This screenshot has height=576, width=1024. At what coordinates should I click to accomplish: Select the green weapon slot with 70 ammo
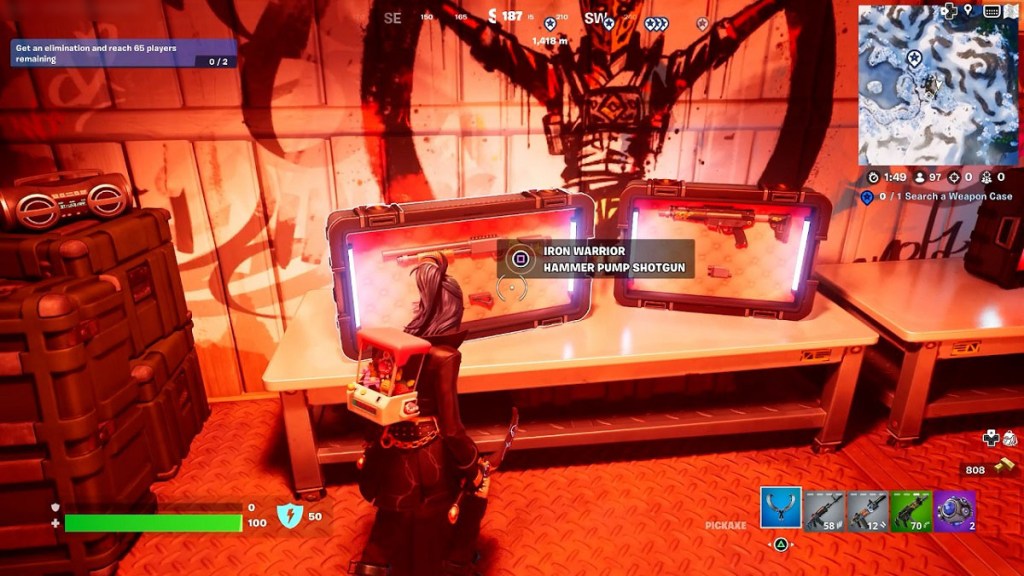[911, 510]
